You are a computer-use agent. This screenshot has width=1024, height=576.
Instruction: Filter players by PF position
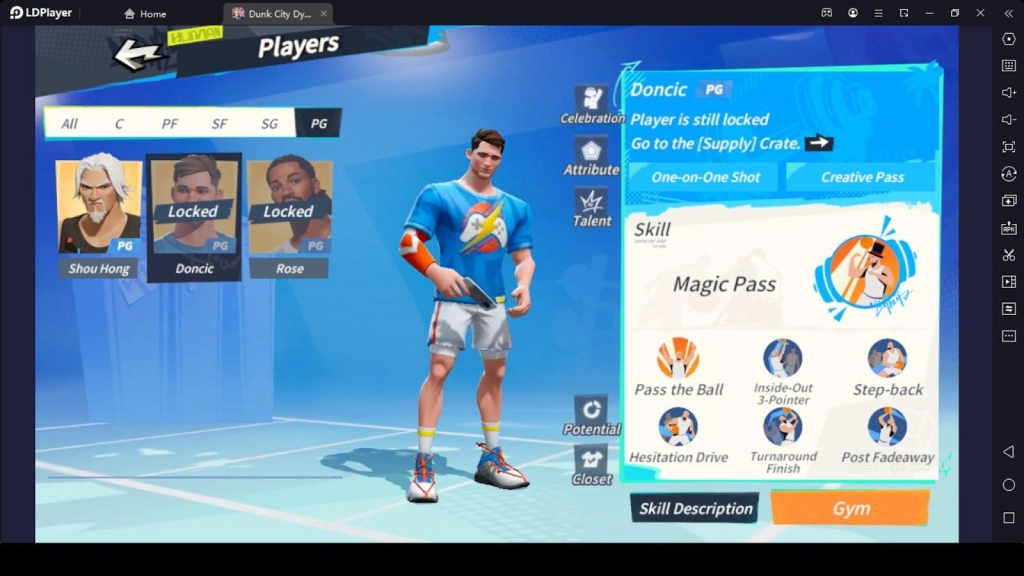coord(170,124)
